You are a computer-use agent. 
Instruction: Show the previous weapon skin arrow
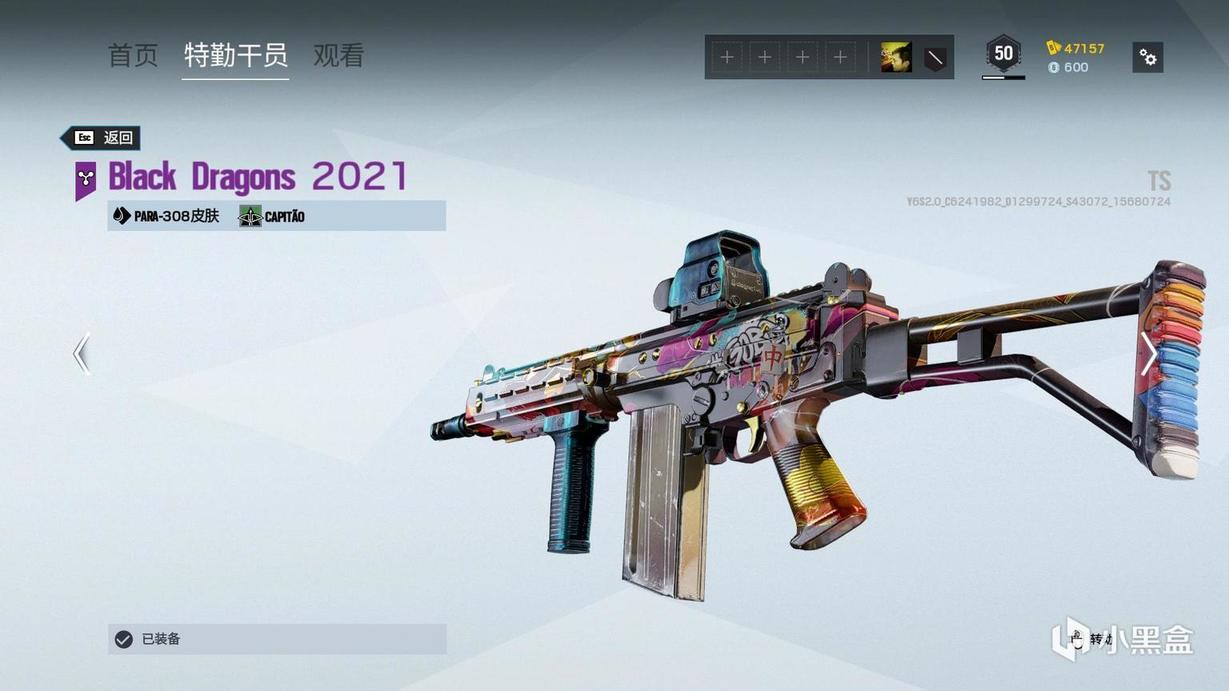tap(82, 354)
